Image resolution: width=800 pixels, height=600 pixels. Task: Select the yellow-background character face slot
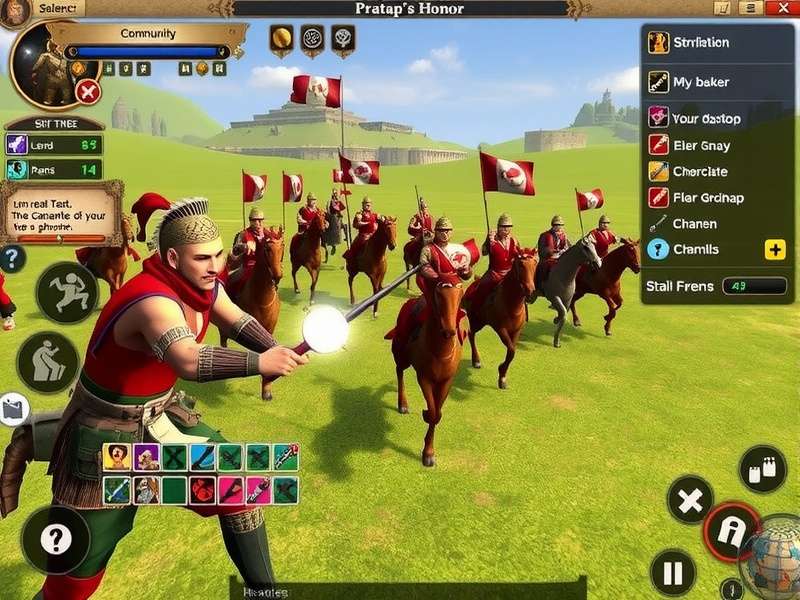[x=117, y=457]
